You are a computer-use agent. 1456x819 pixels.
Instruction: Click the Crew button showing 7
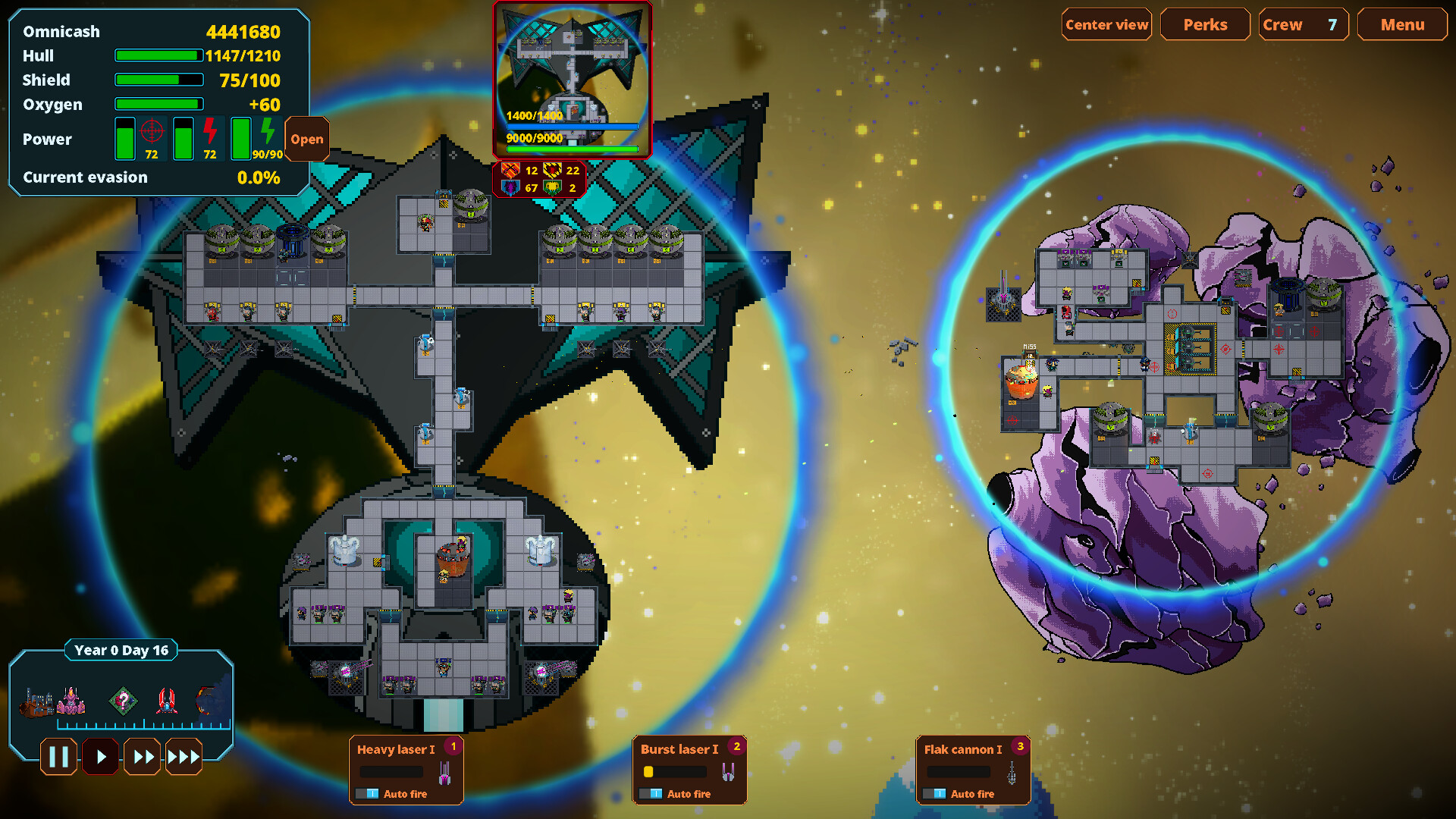point(1303,24)
